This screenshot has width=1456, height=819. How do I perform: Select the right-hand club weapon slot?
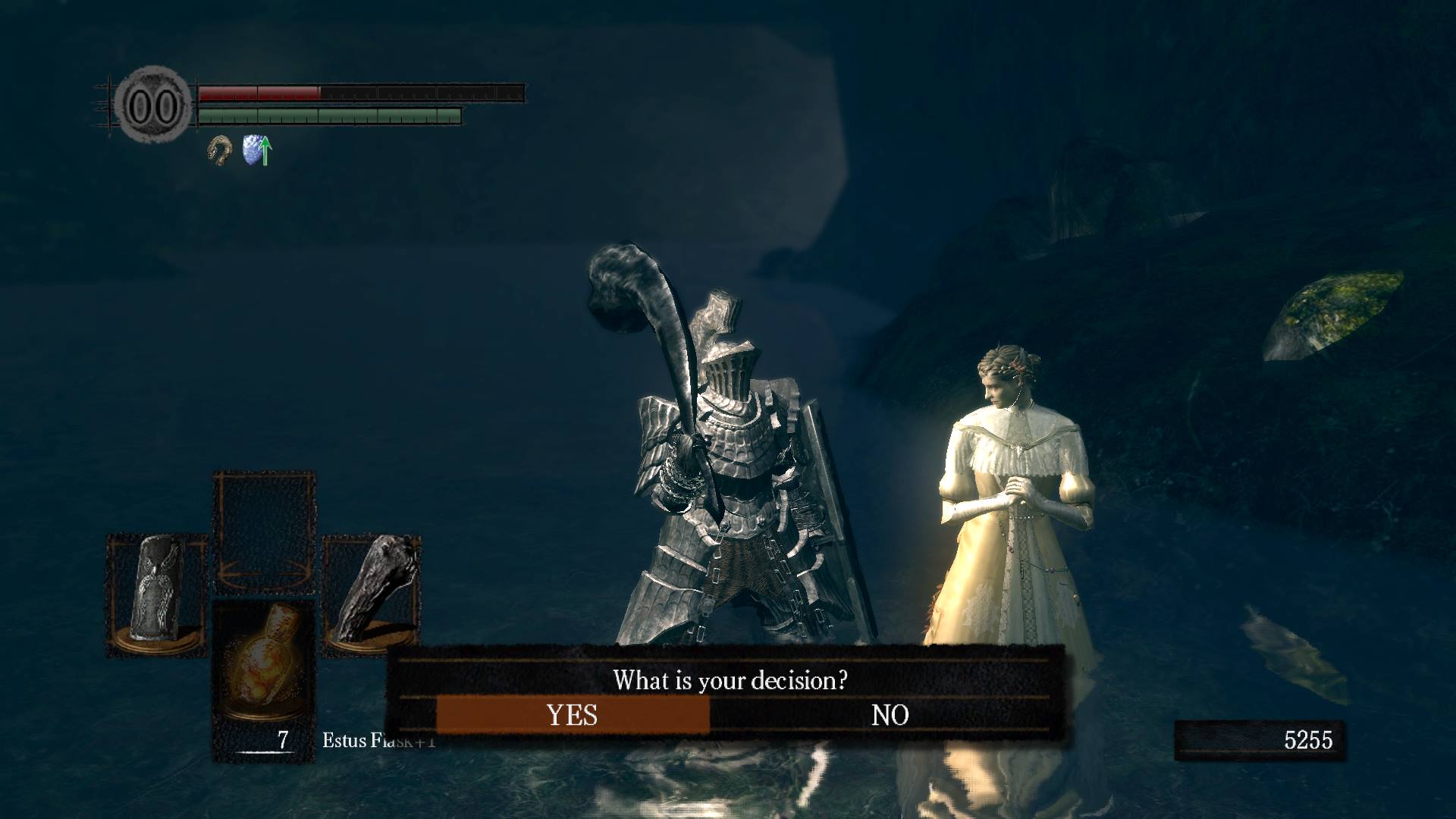tap(371, 594)
